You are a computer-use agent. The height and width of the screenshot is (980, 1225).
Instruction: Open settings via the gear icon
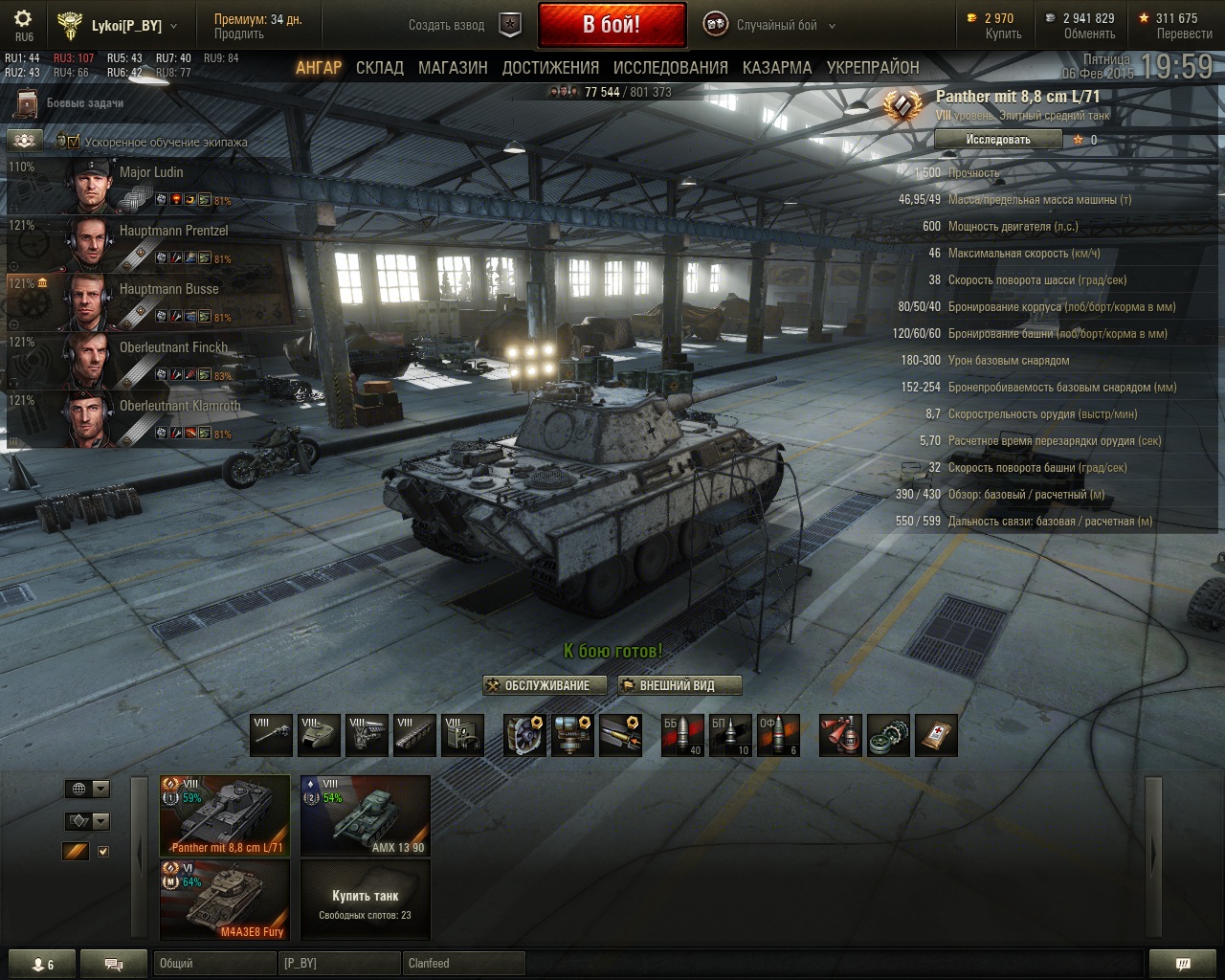click(23, 19)
